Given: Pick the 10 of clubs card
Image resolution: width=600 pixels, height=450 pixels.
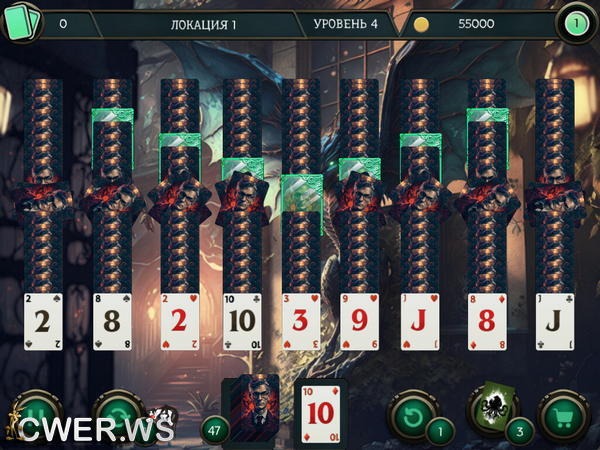Looking at the screenshot, I should click(242, 322).
